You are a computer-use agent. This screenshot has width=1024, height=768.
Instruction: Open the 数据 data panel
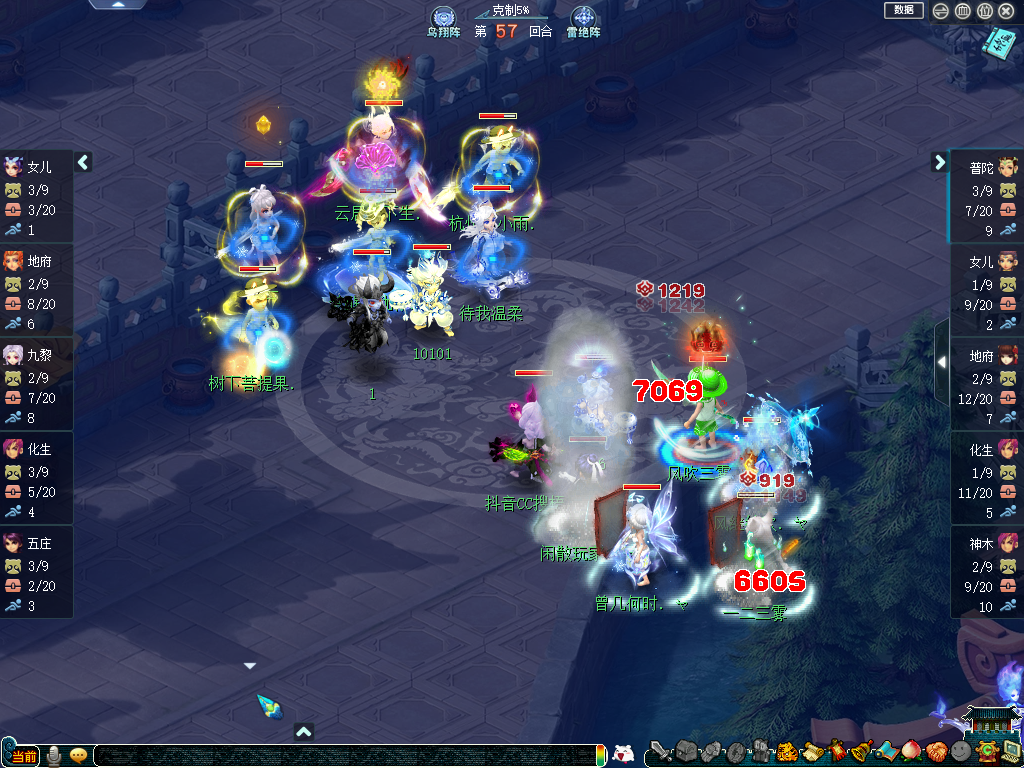pos(903,10)
